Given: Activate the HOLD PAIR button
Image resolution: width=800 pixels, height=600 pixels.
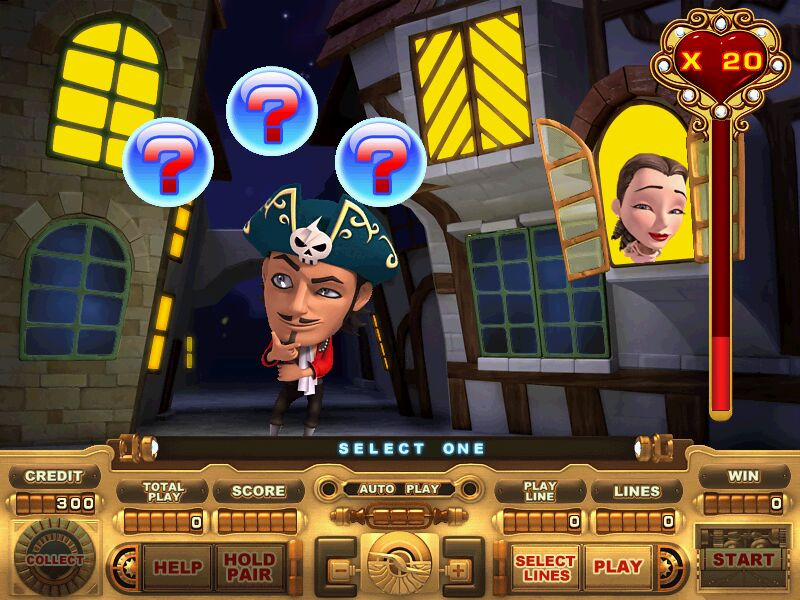Looking at the screenshot, I should [x=249, y=567].
